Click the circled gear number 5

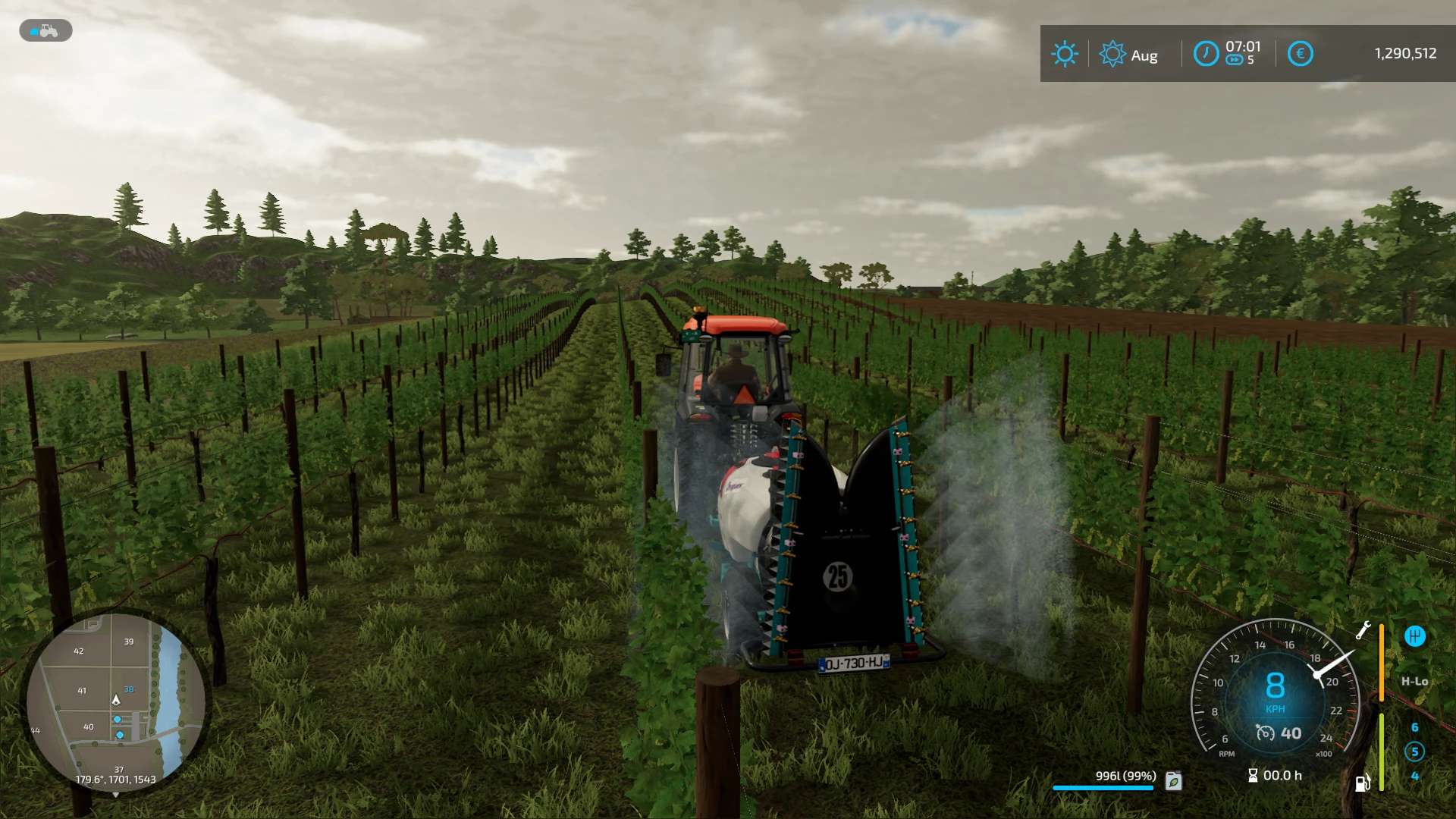coord(1414,752)
